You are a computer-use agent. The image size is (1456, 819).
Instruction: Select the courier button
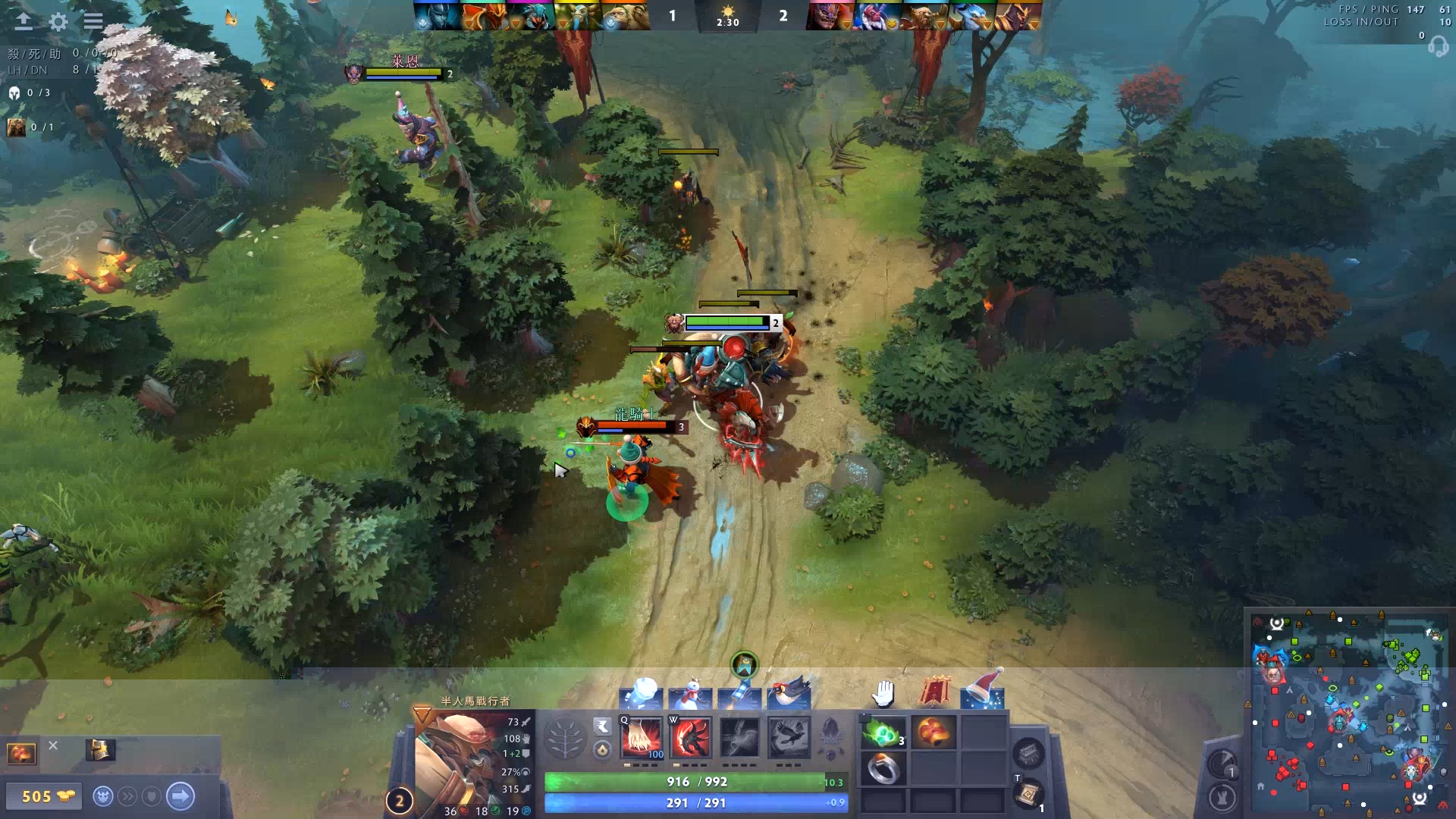coord(103,796)
